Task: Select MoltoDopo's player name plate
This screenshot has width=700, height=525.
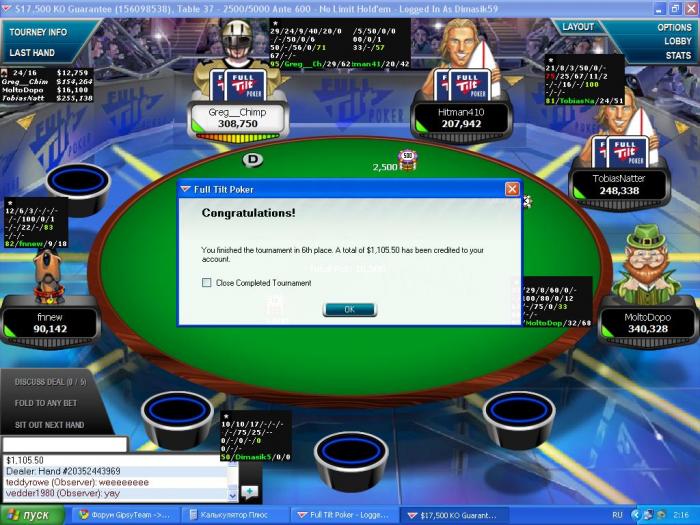Action: tap(643, 322)
